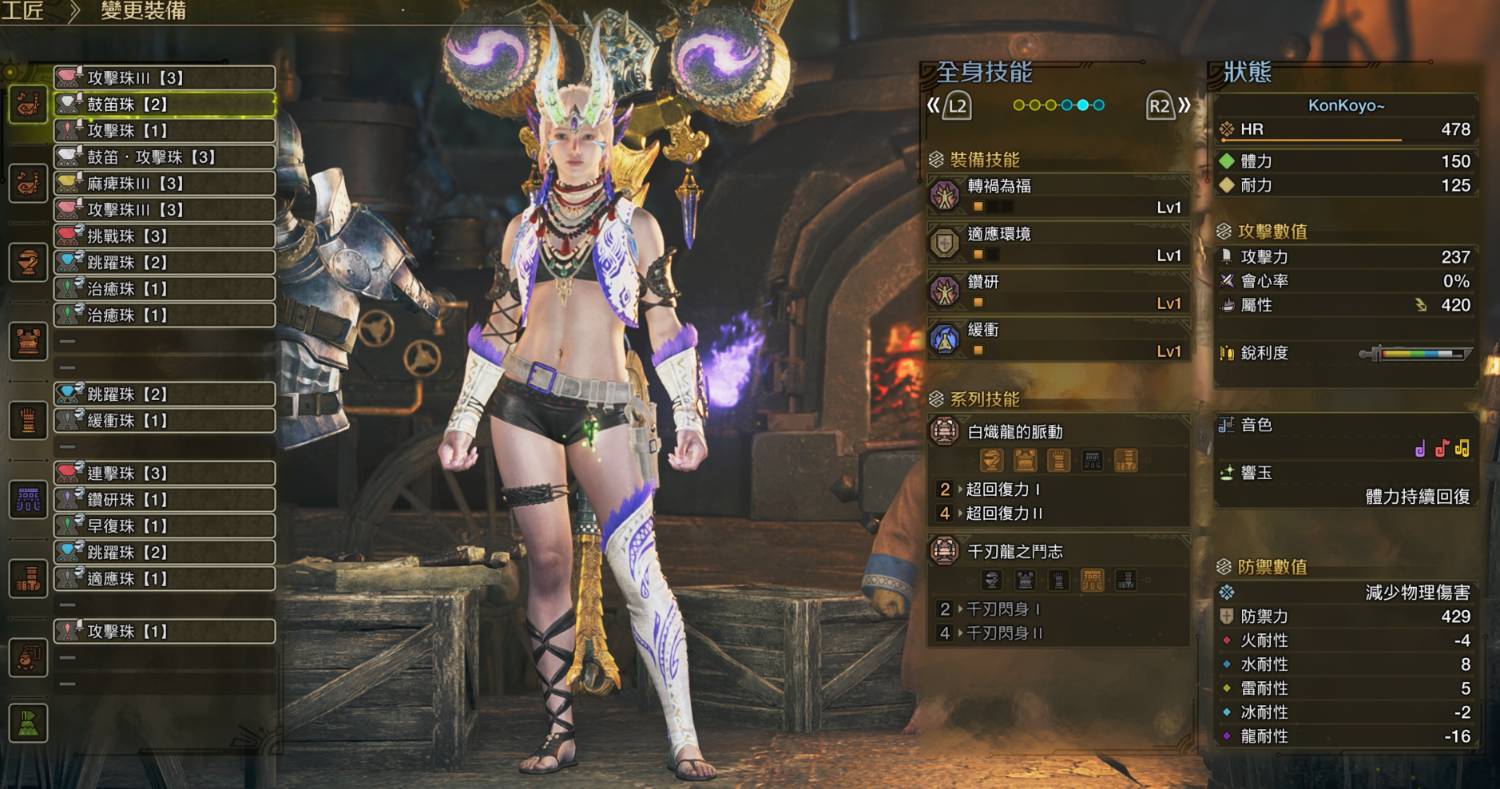Choose the 鼓笛·攻擊珠【3】 decoration
The image size is (1500, 789).
pos(164,157)
